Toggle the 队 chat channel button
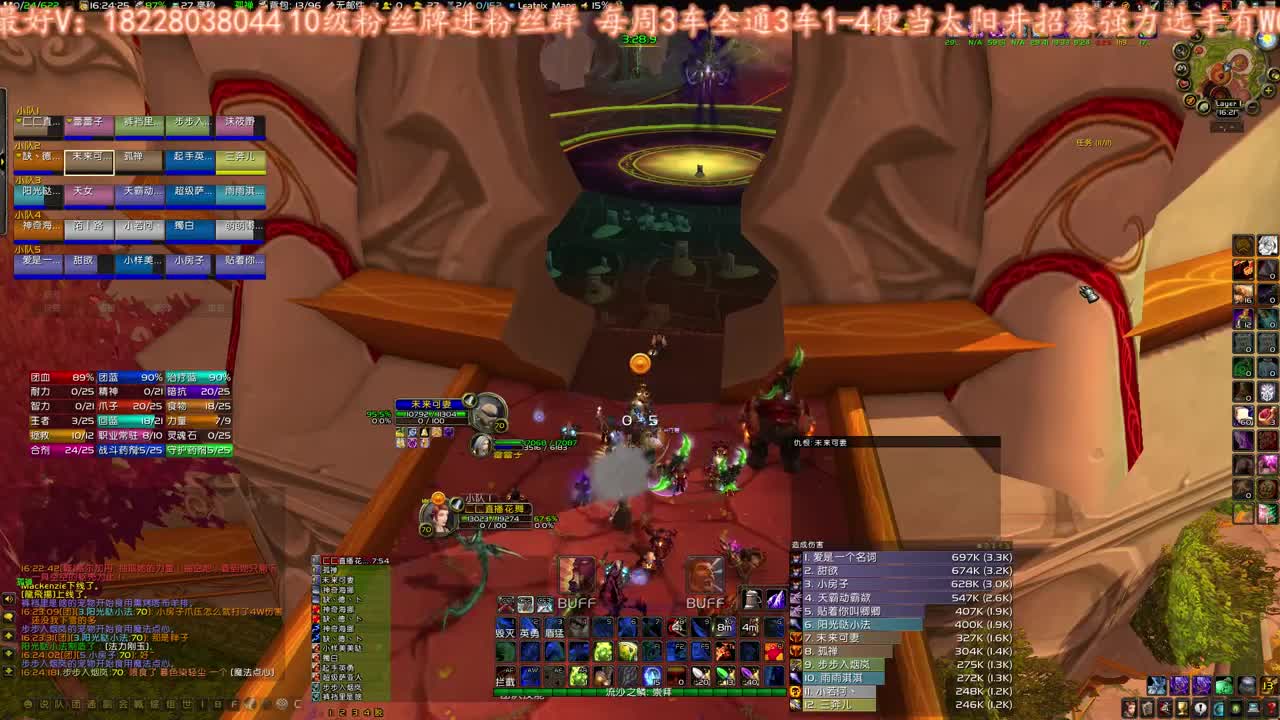 pos(60,704)
